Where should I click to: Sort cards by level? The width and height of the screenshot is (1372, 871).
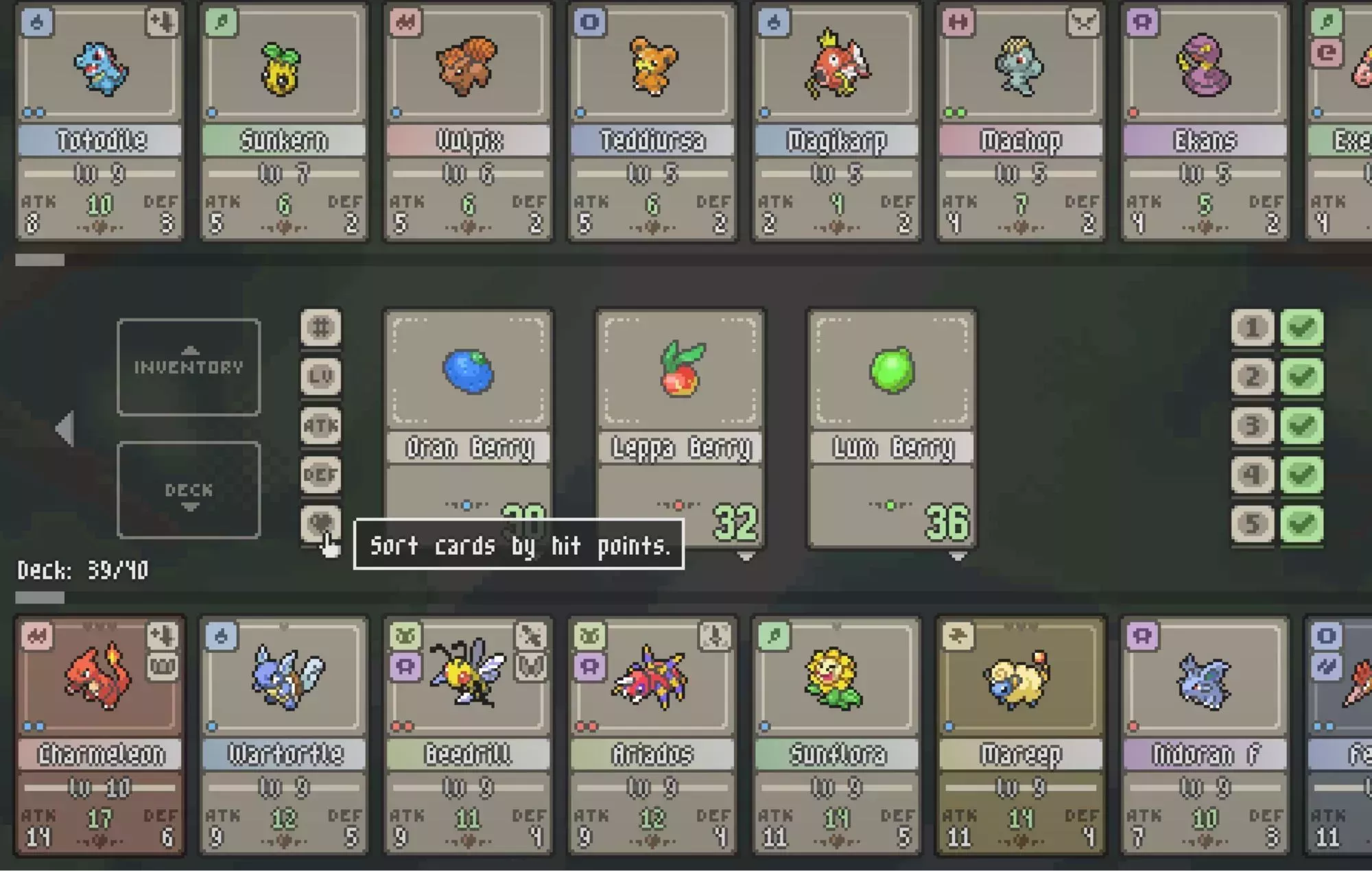point(322,376)
